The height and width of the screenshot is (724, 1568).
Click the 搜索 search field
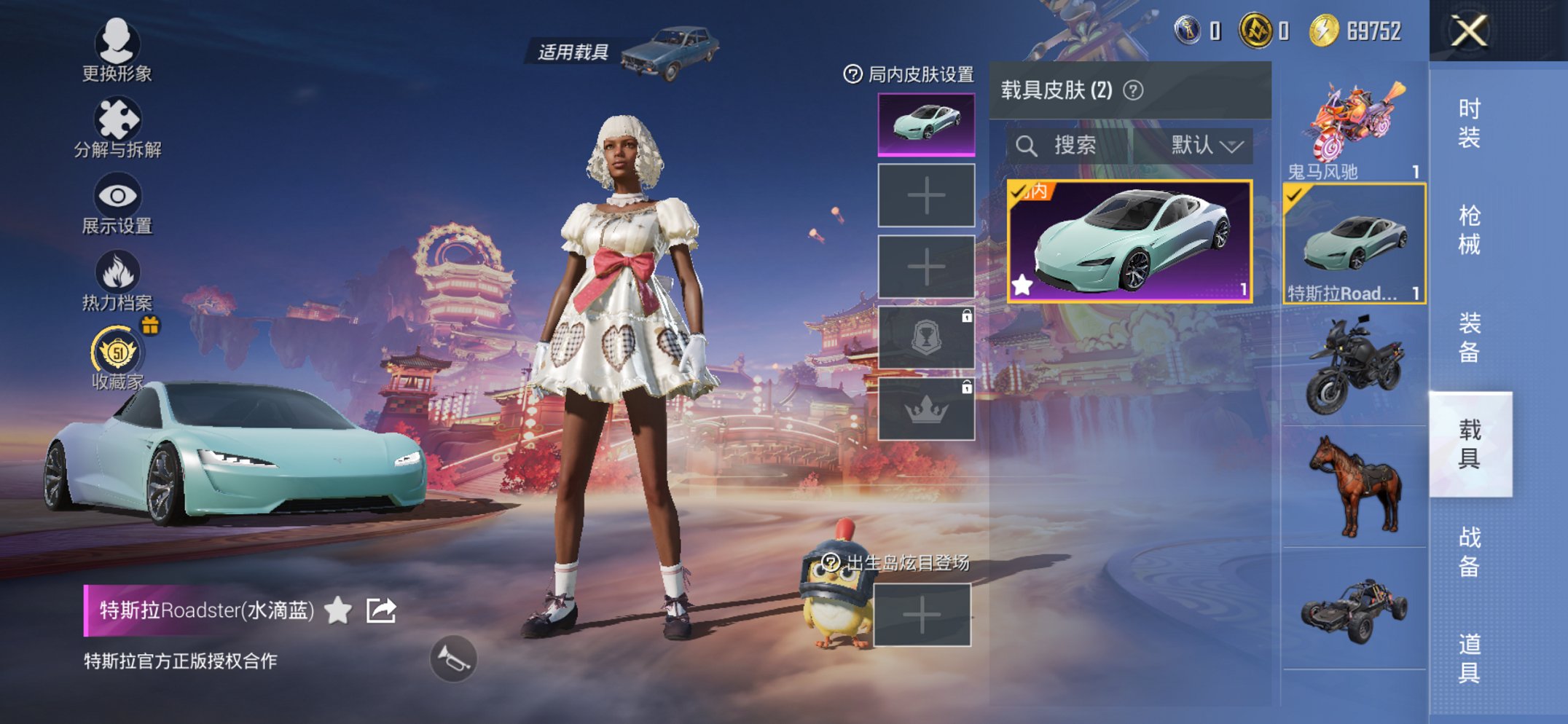tap(1076, 144)
